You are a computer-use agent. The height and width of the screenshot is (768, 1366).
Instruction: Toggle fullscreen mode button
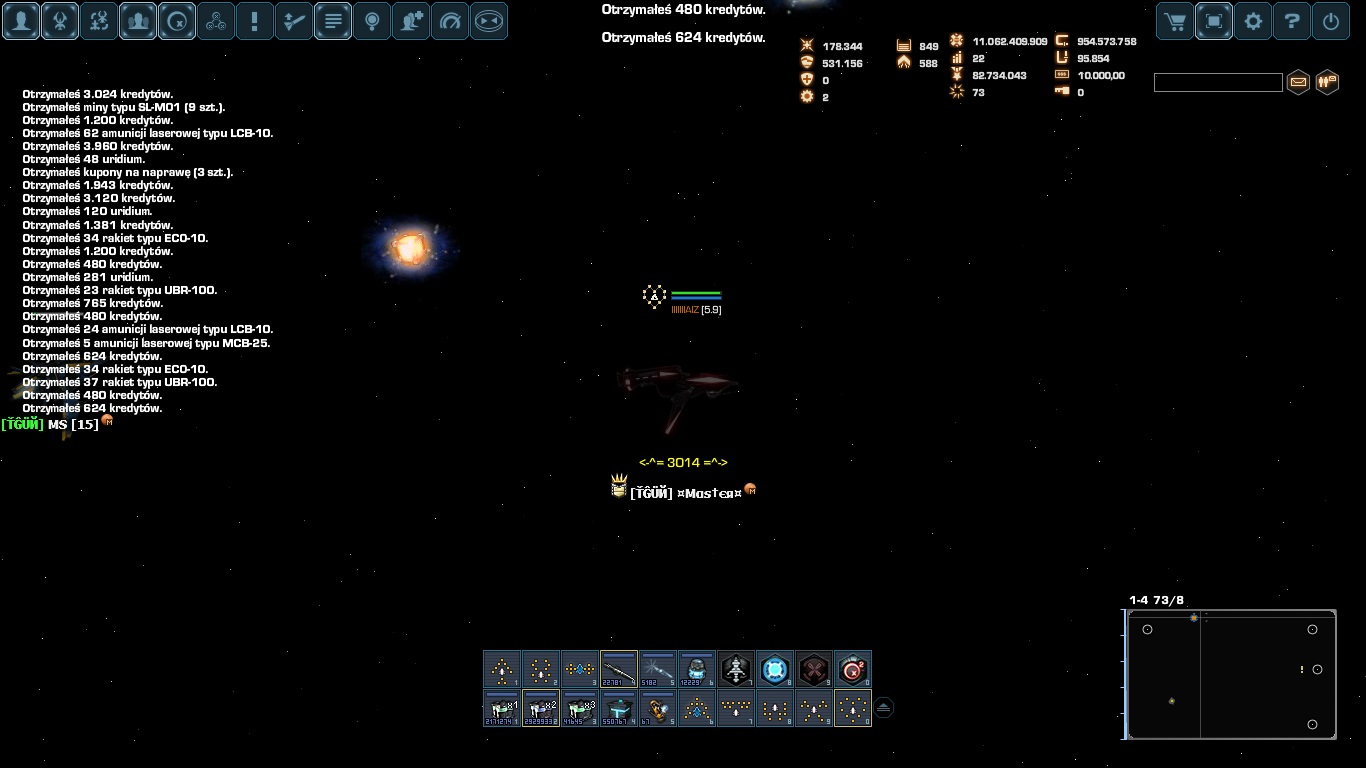pos(1214,21)
